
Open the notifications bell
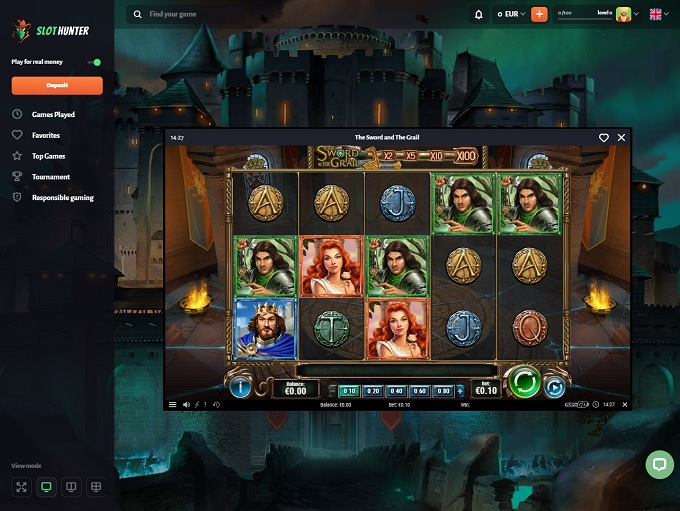(478, 14)
